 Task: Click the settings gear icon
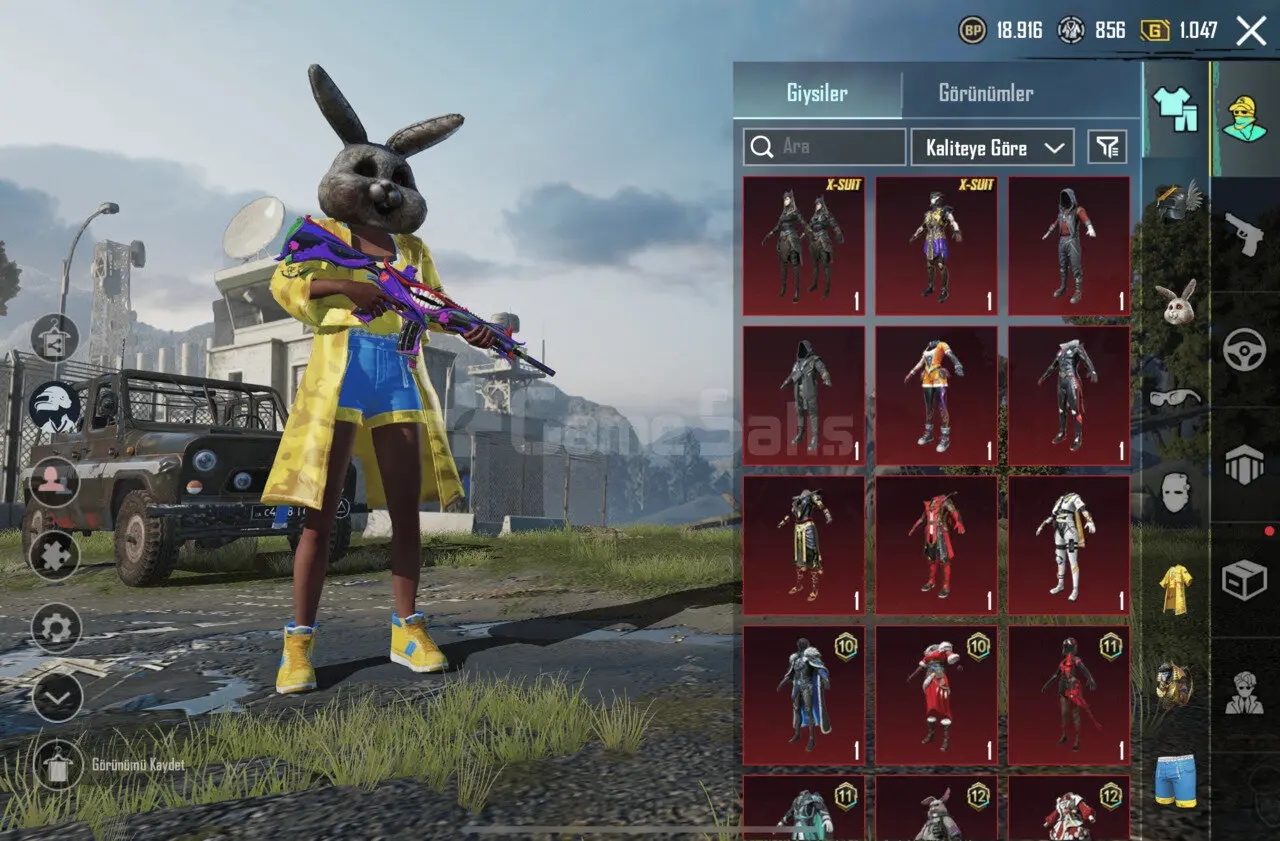pyautogui.click(x=56, y=627)
